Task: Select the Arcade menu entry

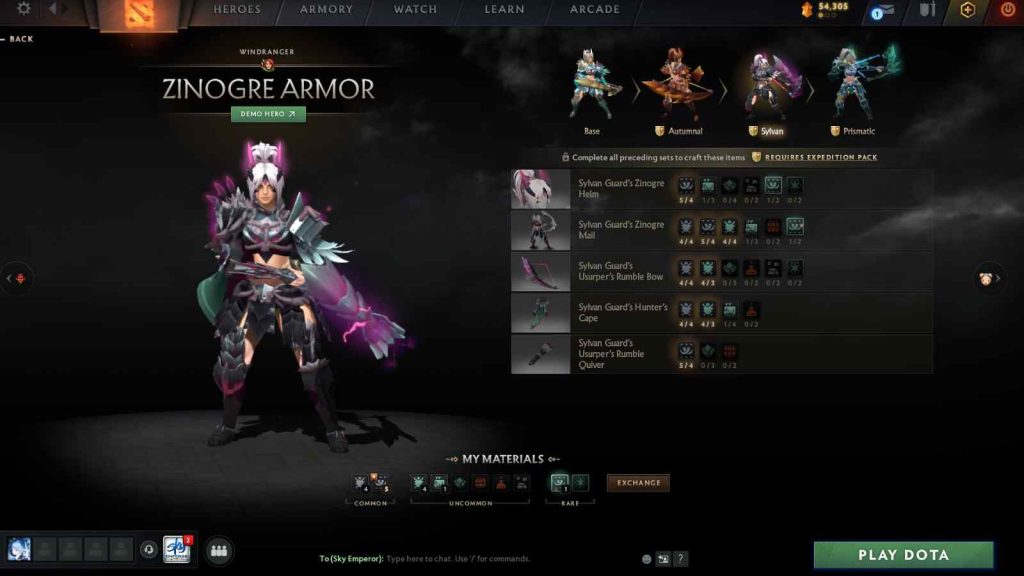Action: (x=594, y=10)
